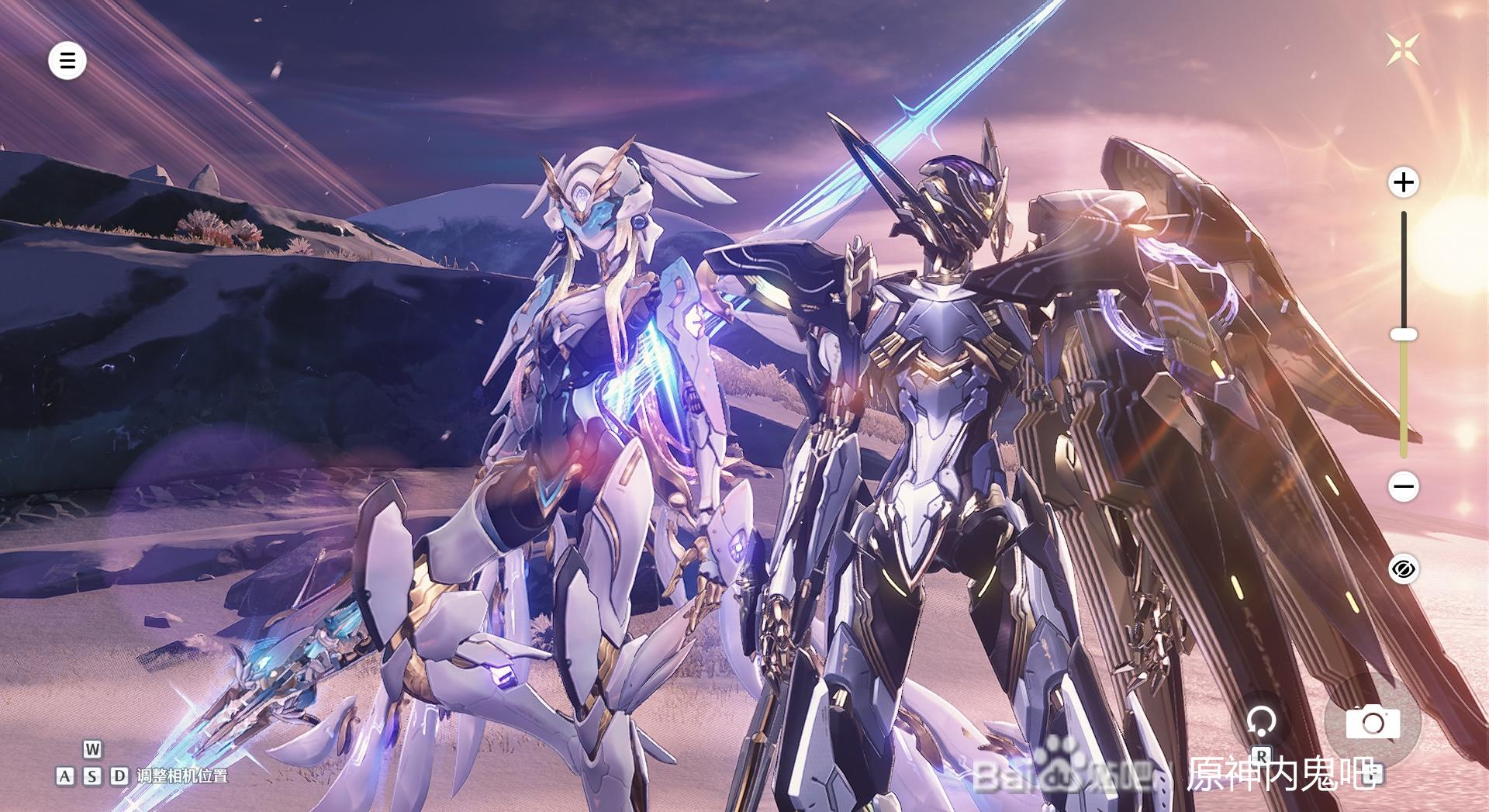Reset the camera with the circular arrow button
Screen dimensions: 1489x812
[1261, 722]
